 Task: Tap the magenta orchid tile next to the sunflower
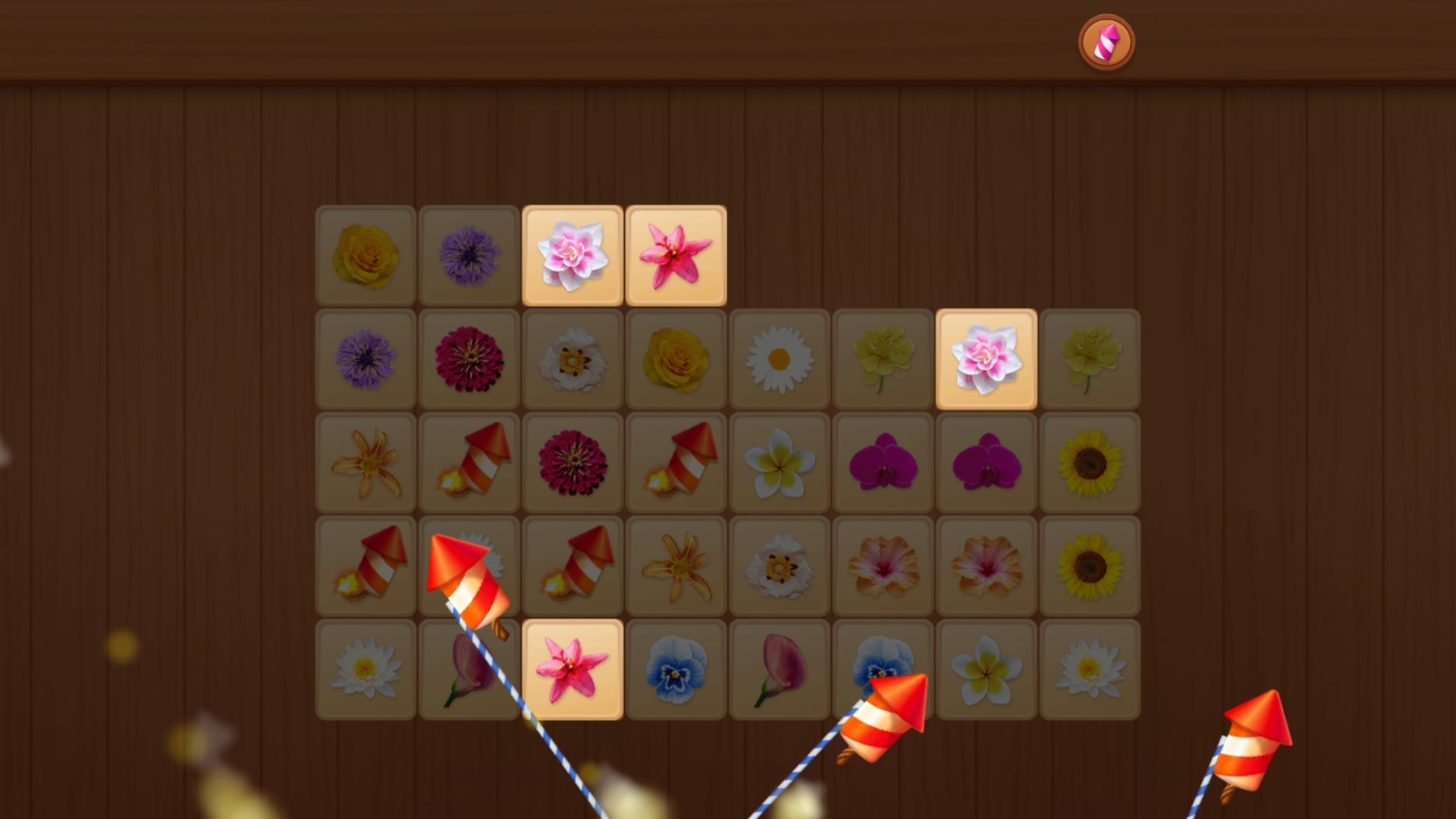coord(985,462)
